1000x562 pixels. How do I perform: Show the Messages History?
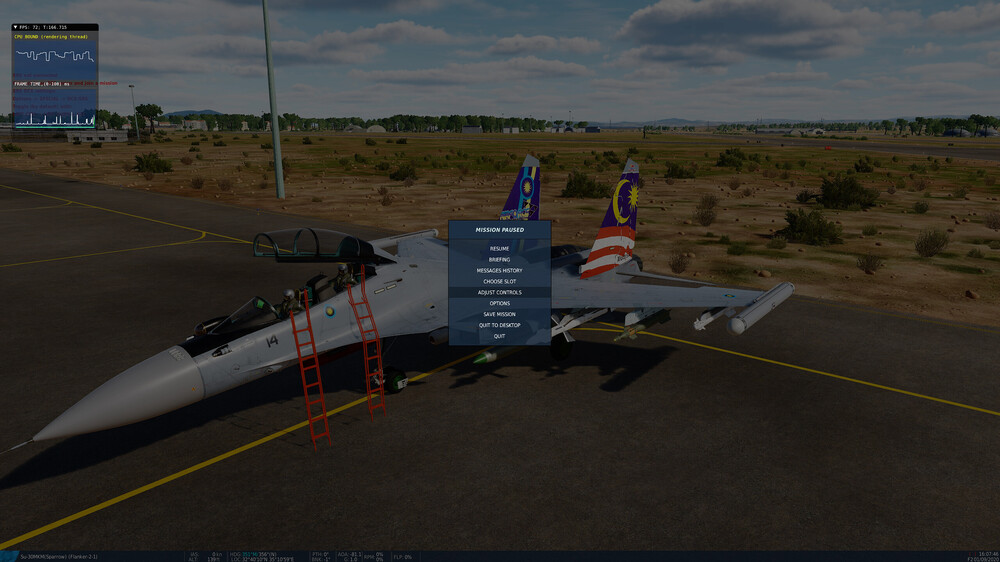(x=499, y=270)
